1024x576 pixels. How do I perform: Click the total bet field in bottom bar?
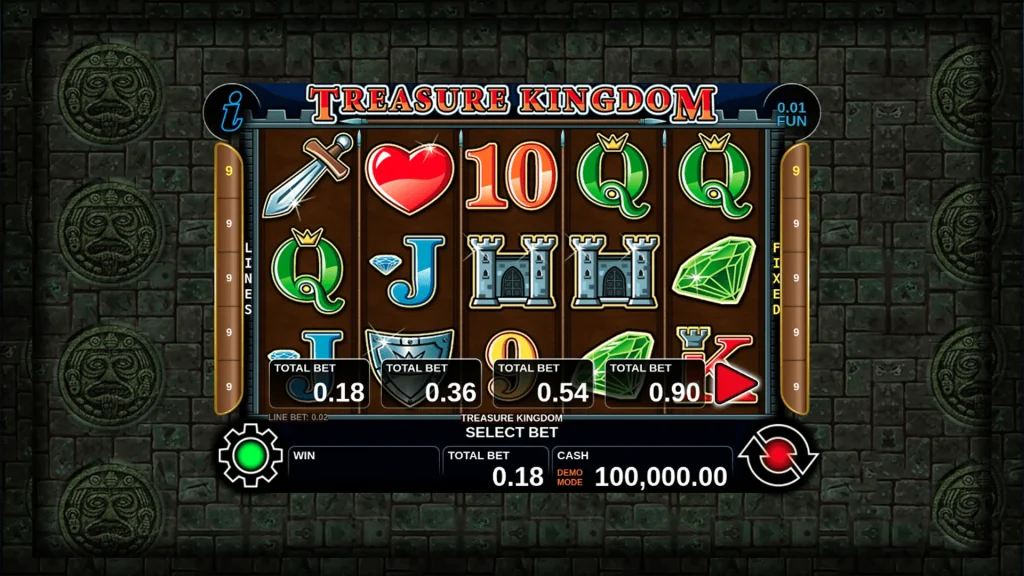pyautogui.click(x=495, y=468)
